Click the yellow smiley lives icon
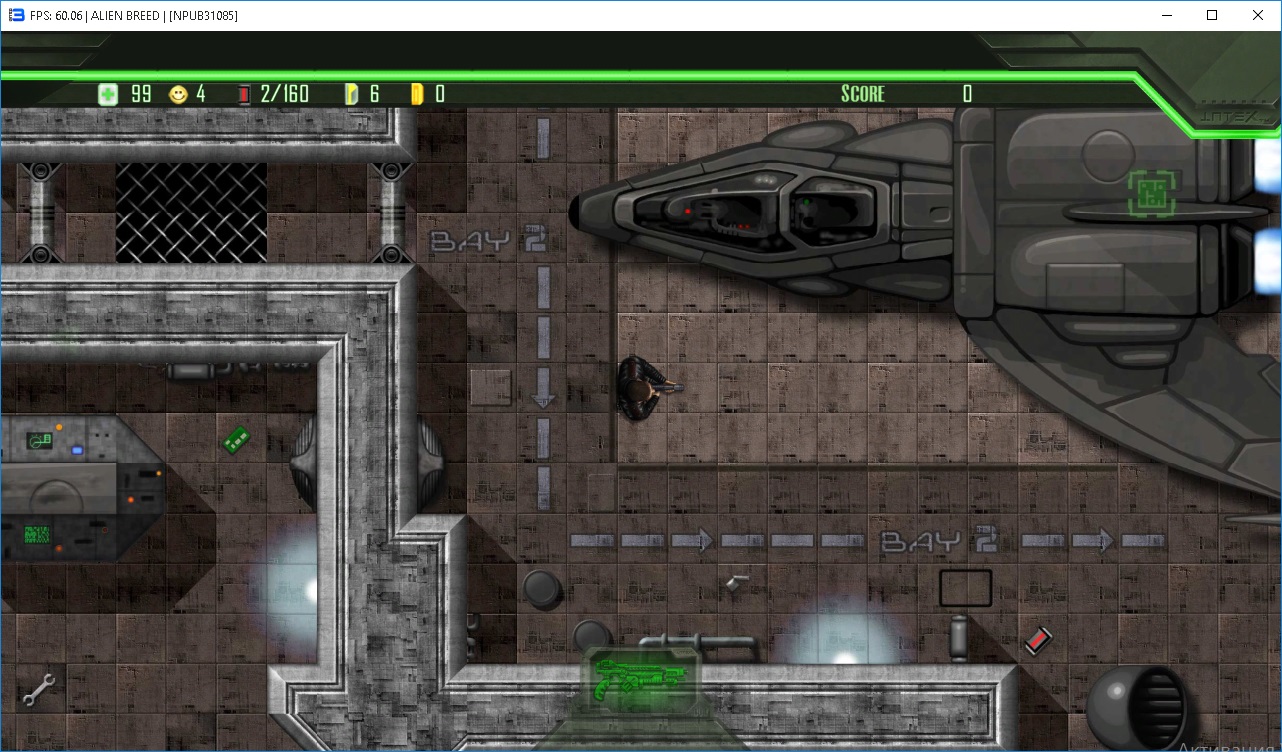Viewport: 1282px width, 752px height. pyautogui.click(x=178, y=94)
